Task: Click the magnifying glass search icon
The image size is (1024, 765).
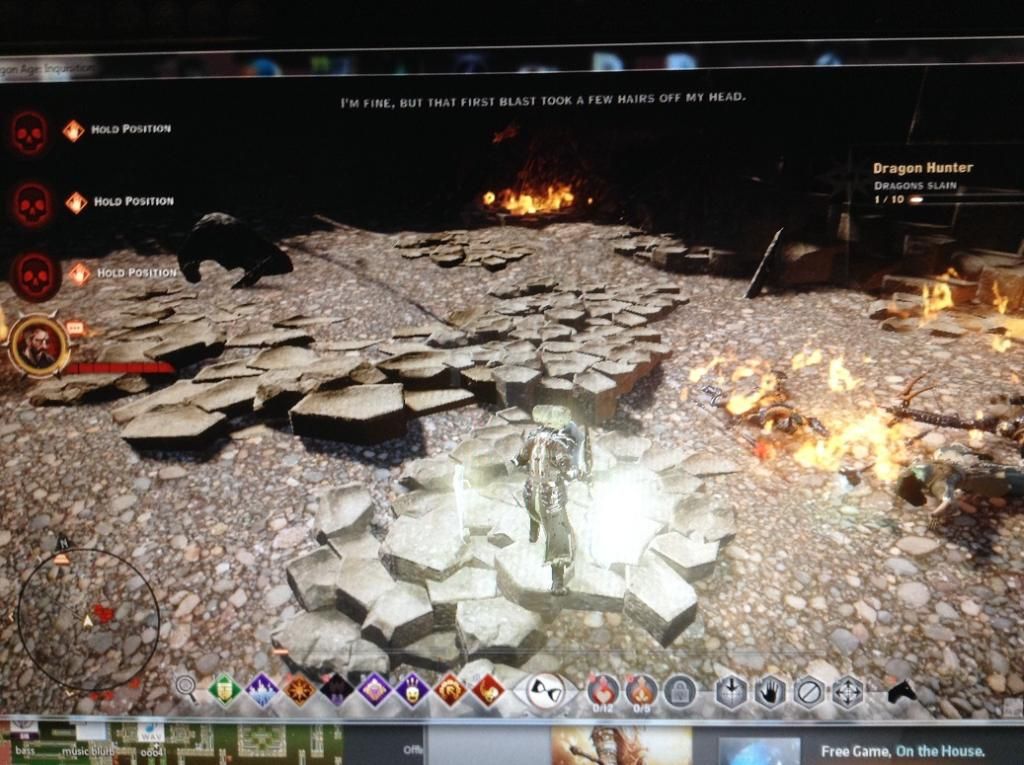Action: coord(185,687)
